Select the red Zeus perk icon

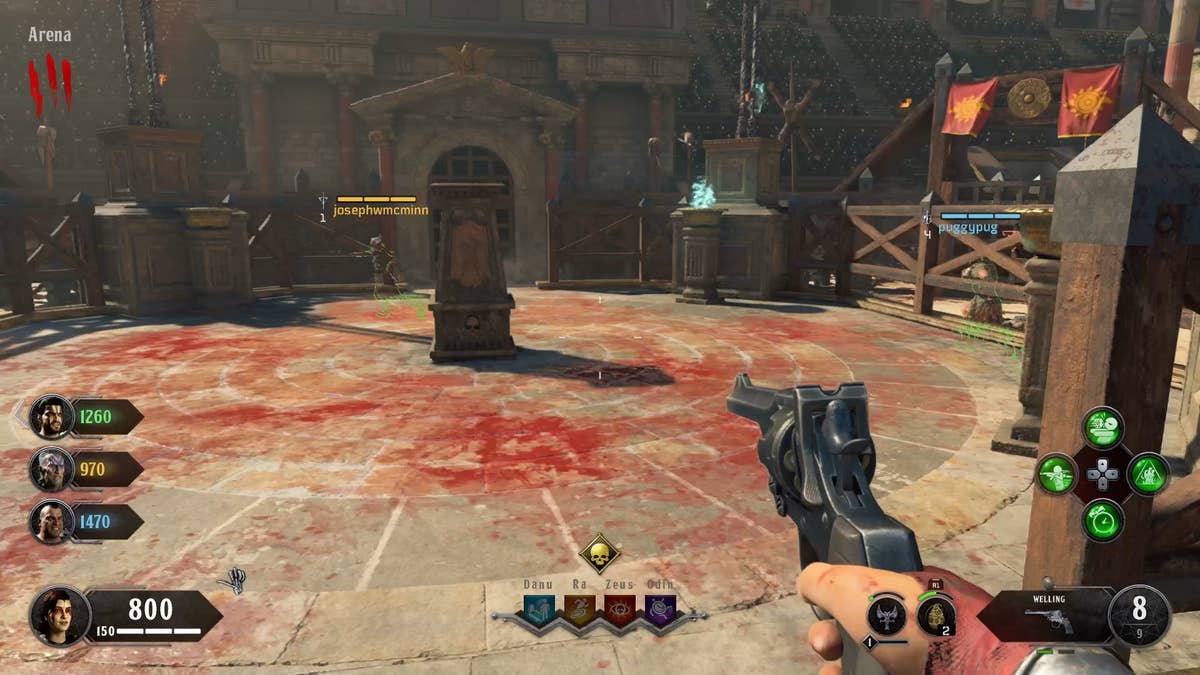click(620, 609)
